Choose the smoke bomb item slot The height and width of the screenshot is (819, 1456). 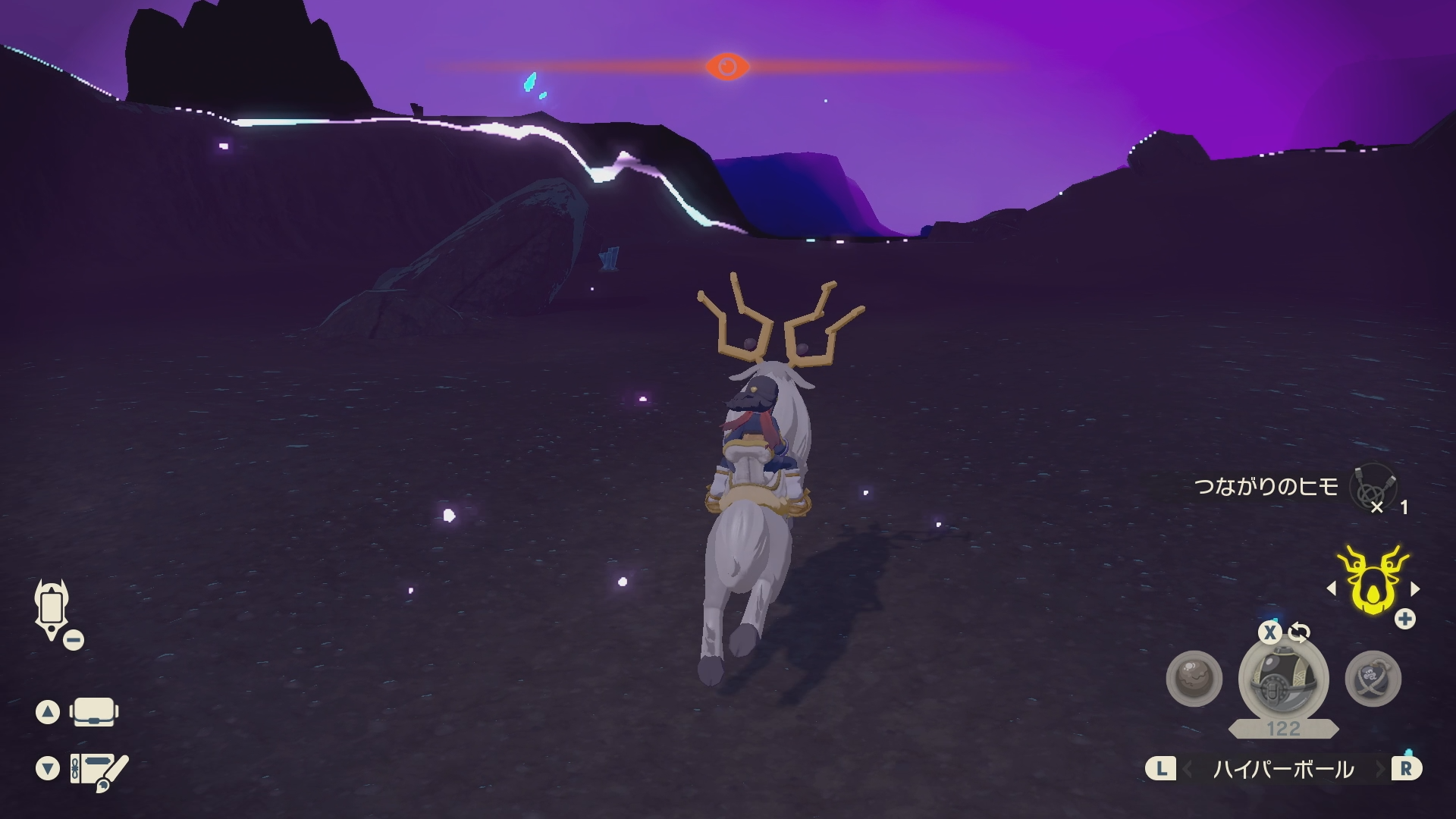[x=1373, y=679]
